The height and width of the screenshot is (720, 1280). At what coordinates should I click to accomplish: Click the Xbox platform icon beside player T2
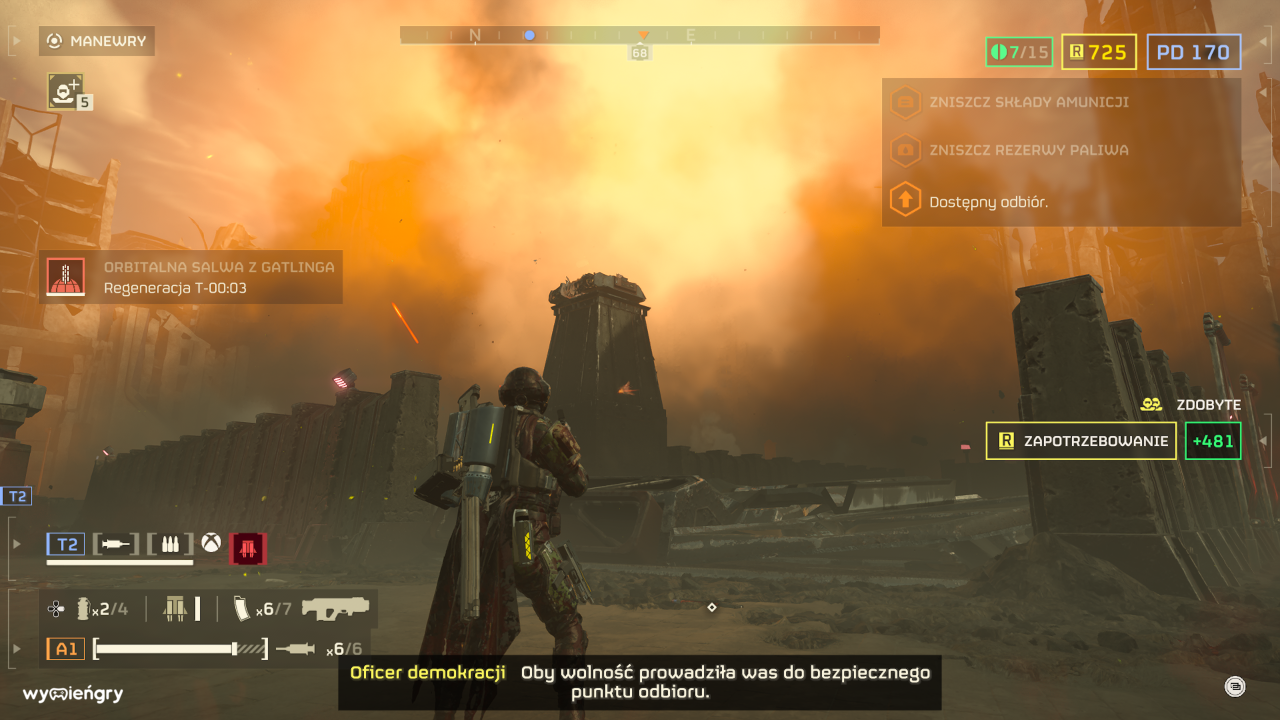(x=211, y=544)
